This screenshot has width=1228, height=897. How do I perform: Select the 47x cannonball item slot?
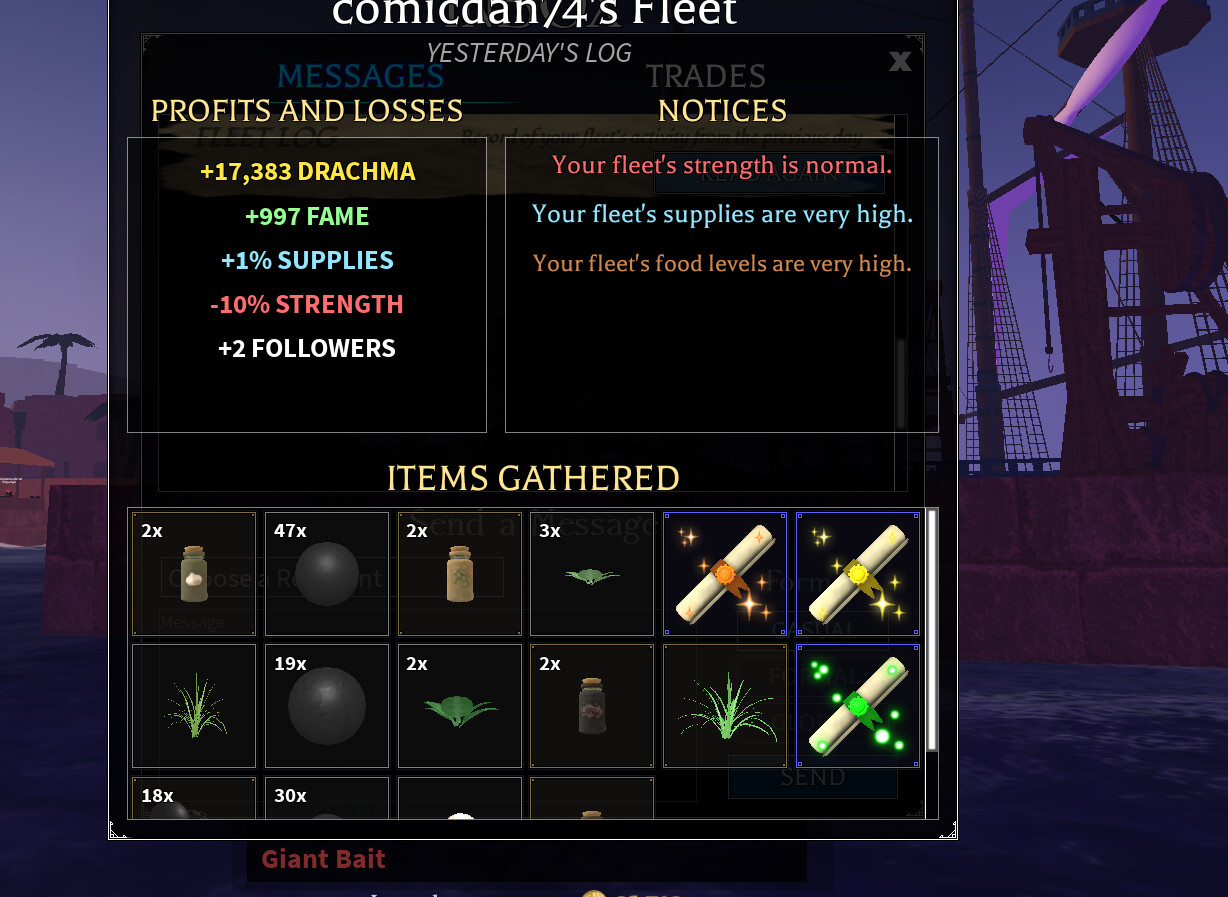pyautogui.click(x=327, y=574)
